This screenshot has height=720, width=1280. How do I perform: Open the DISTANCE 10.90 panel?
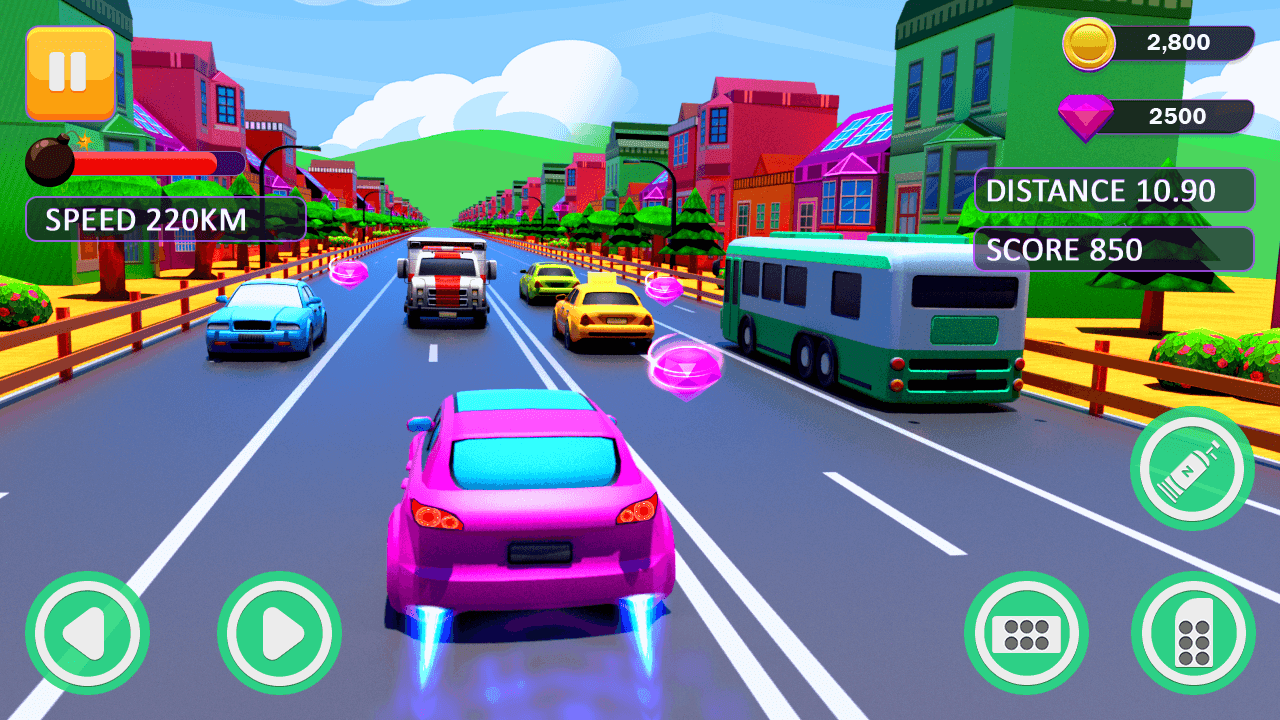pos(1113,190)
